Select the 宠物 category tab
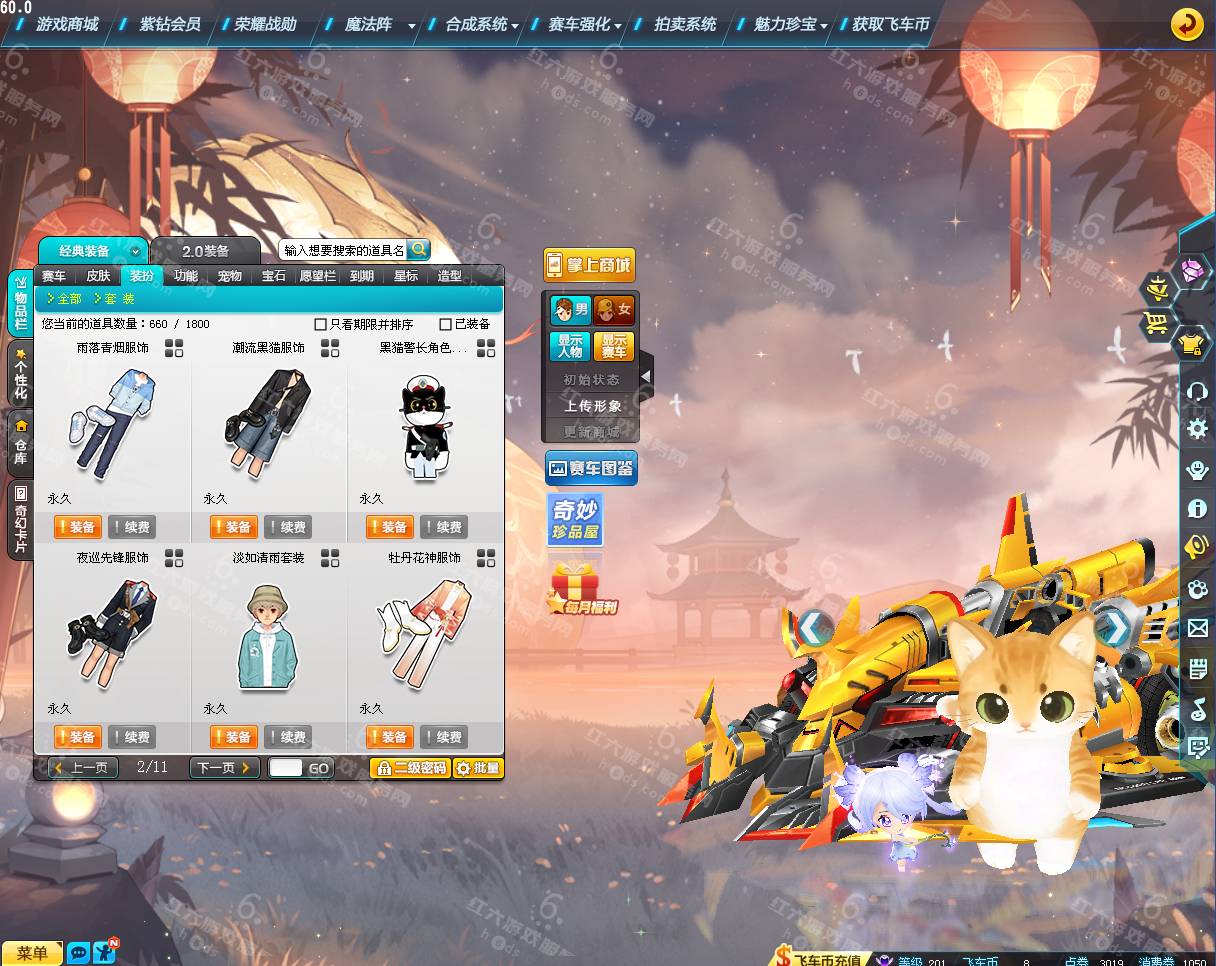Screen dimensions: 1216x966 click(230, 276)
